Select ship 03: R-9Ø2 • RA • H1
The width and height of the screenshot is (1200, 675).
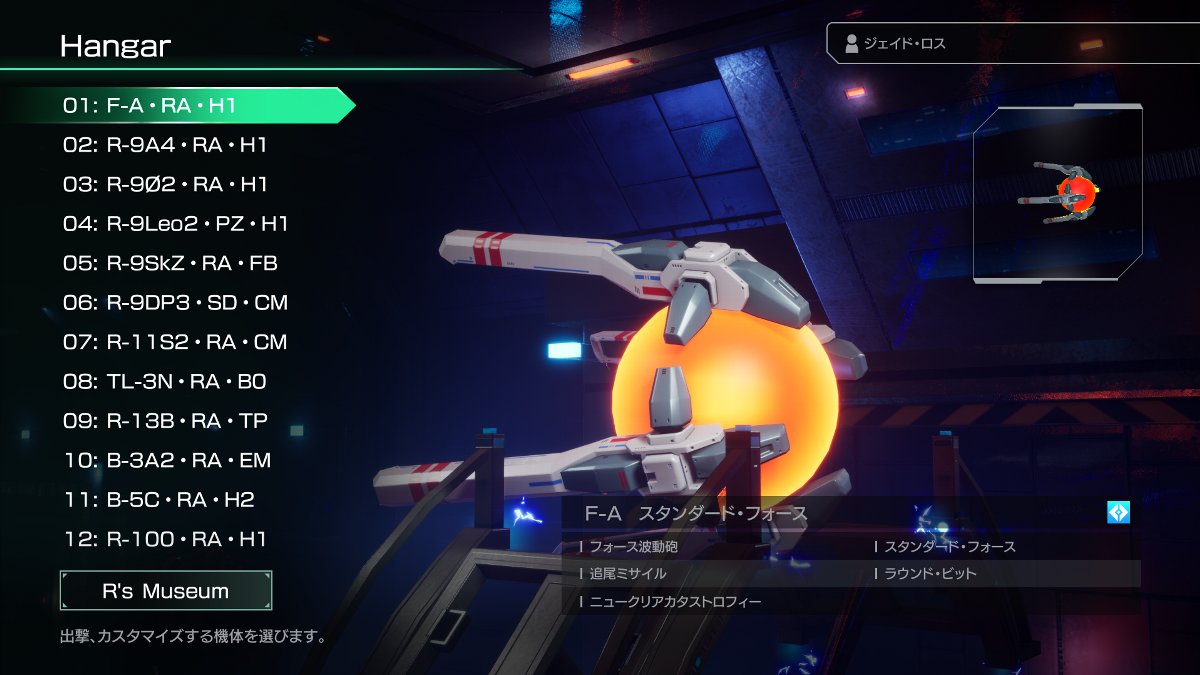point(165,184)
